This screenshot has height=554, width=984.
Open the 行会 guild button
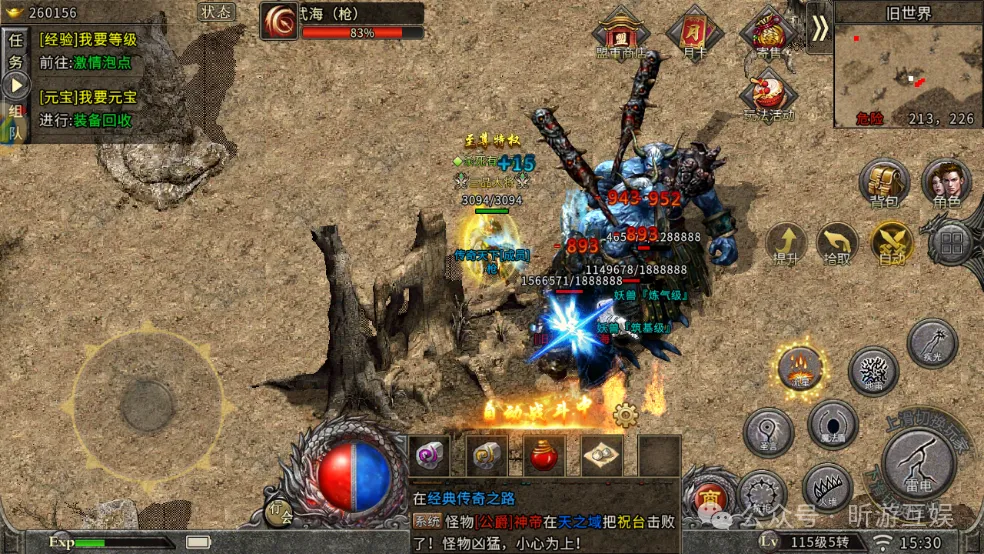[x=279, y=511]
